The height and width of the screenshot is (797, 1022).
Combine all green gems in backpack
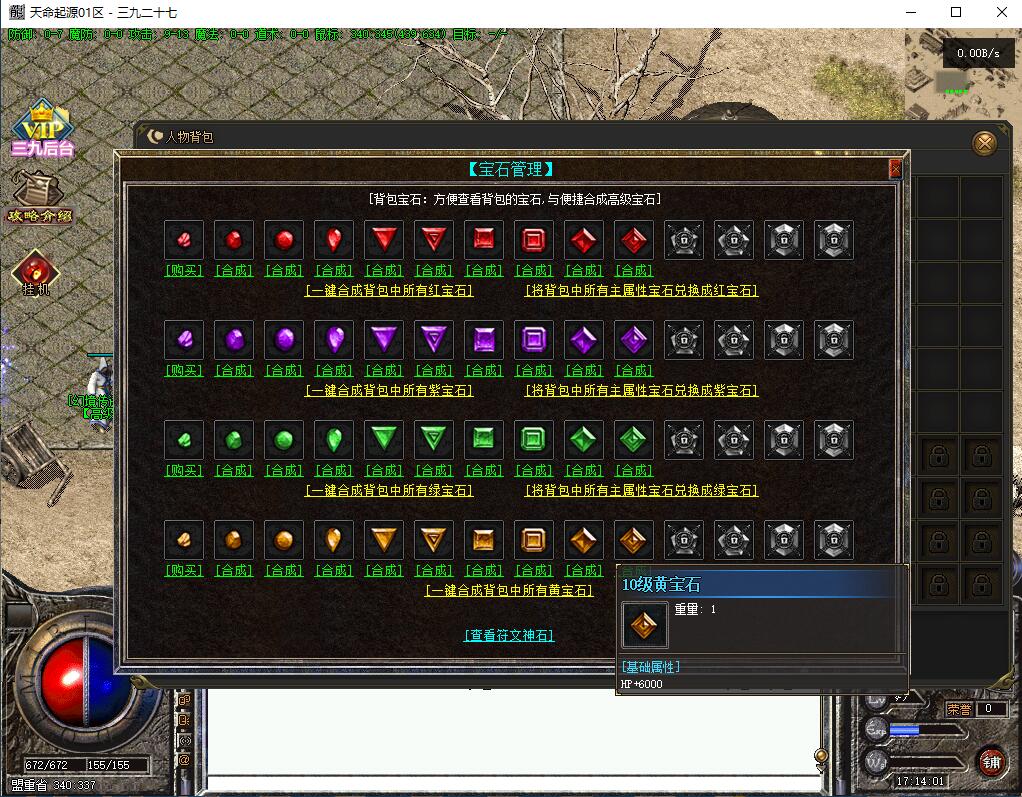pyautogui.click(x=389, y=491)
